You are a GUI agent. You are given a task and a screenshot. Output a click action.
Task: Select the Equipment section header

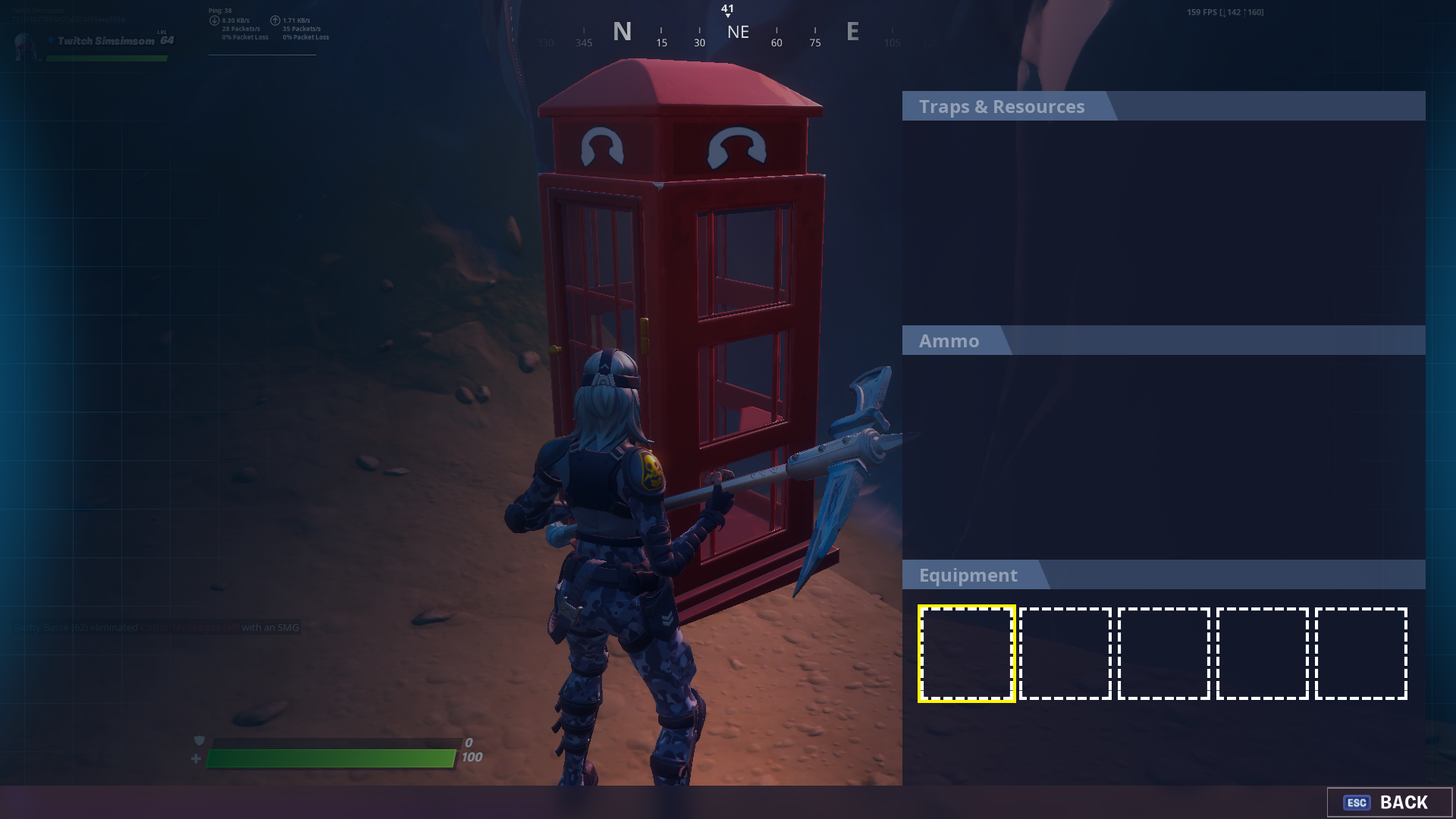(x=968, y=576)
